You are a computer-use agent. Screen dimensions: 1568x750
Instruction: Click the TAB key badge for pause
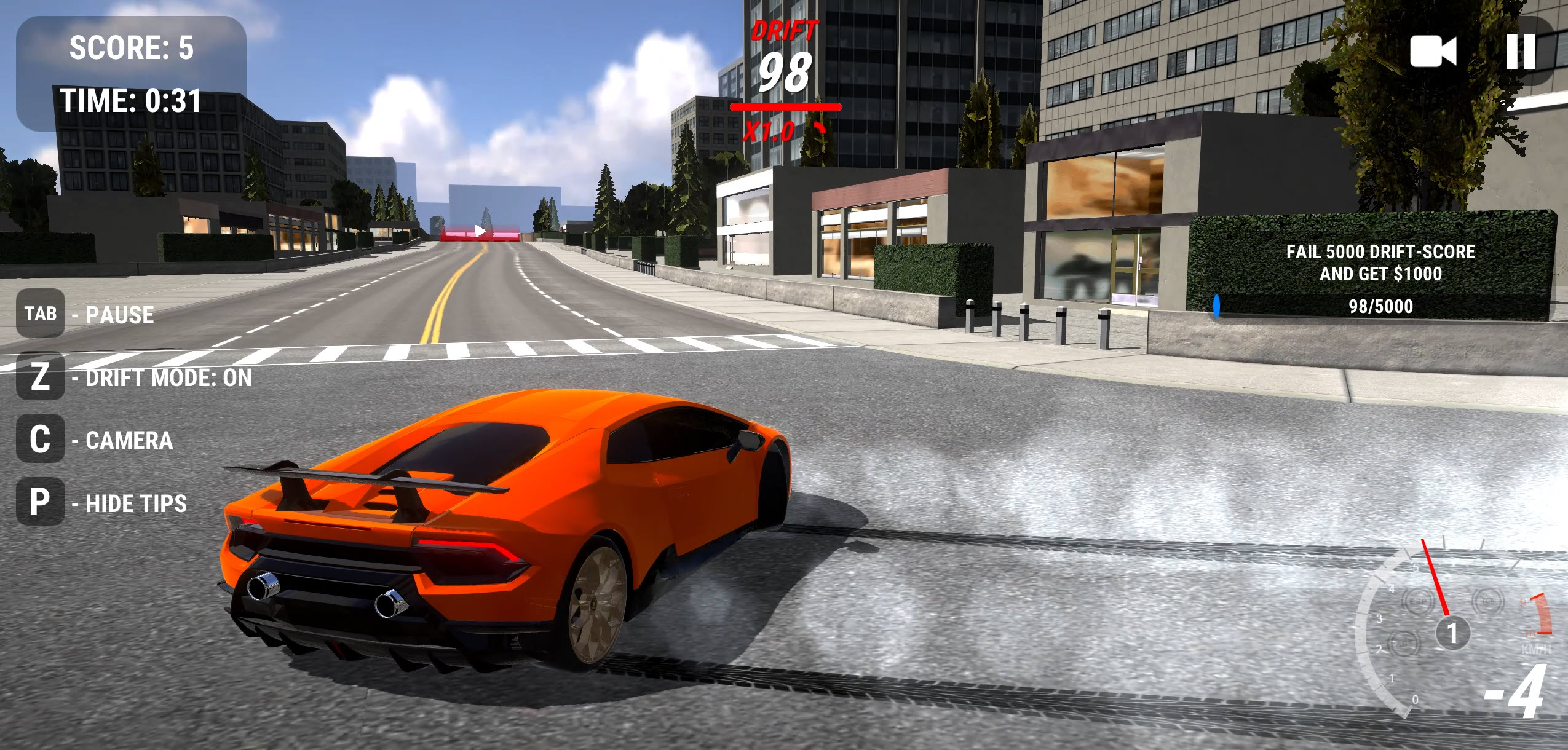coord(39,315)
